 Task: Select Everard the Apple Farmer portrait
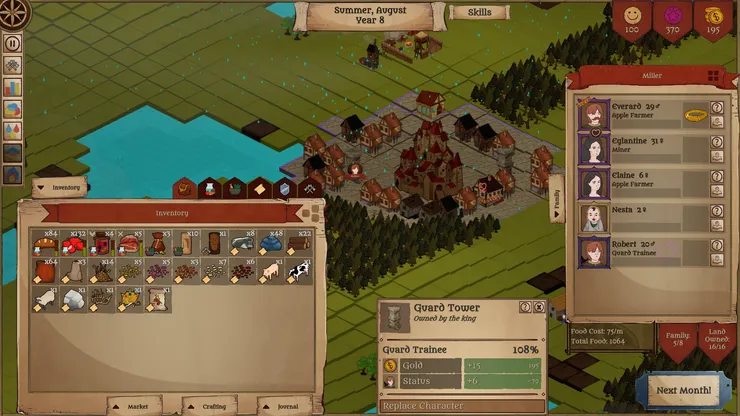pyautogui.click(x=593, y=114)
